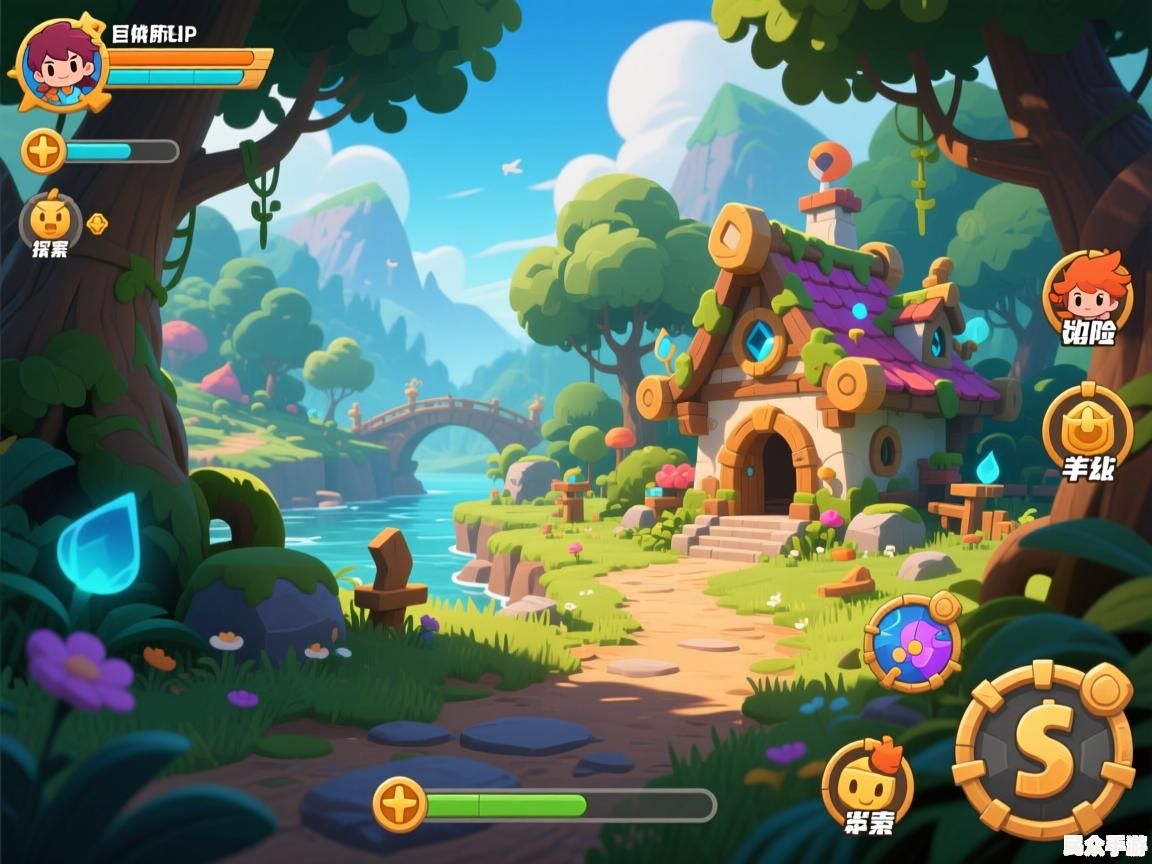Click the large gold S coin button

pos(1043,750)
